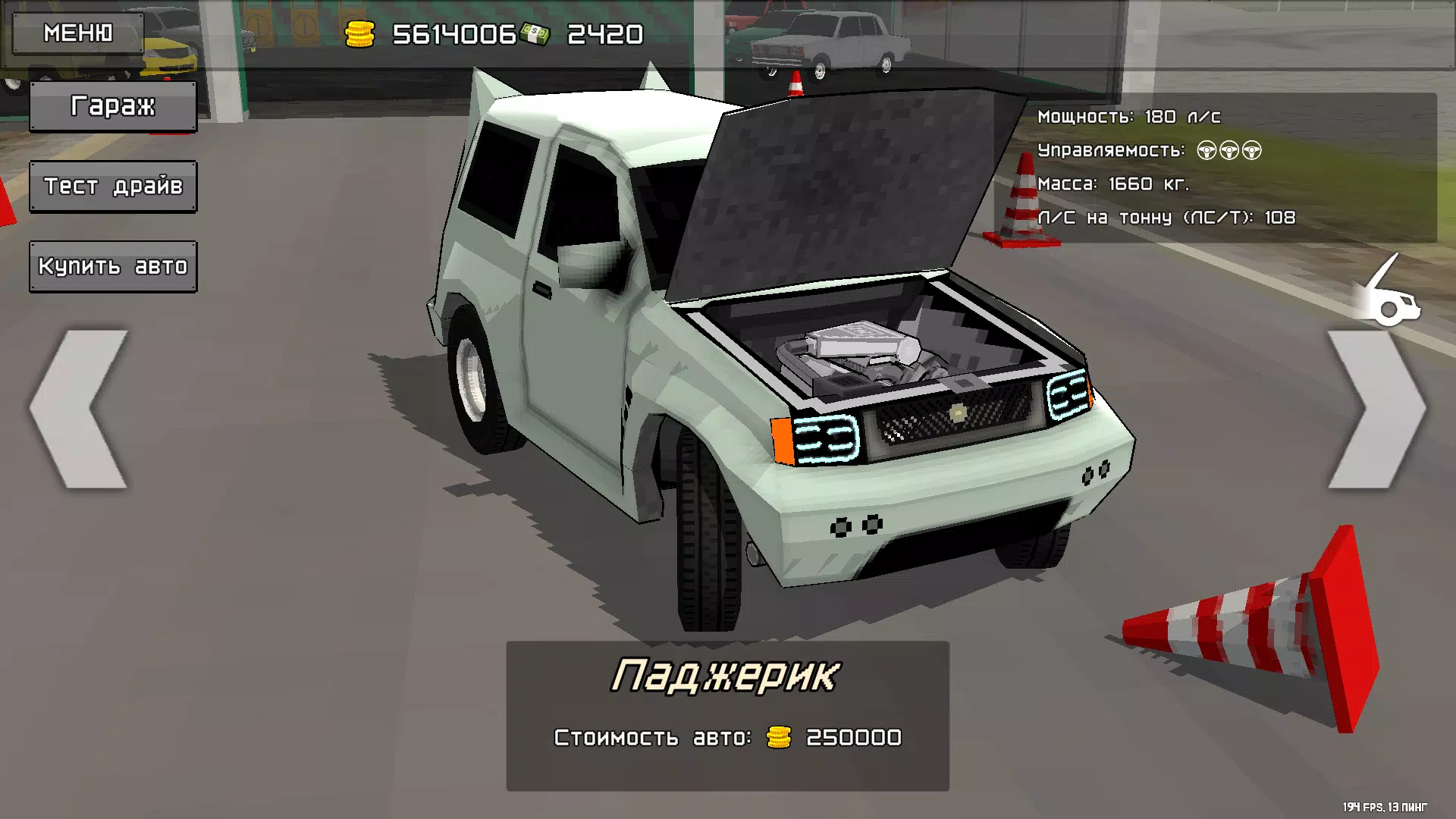Click the dollar bills icon beside 2420
The image size is (1456, 819).
coord(536,32)
